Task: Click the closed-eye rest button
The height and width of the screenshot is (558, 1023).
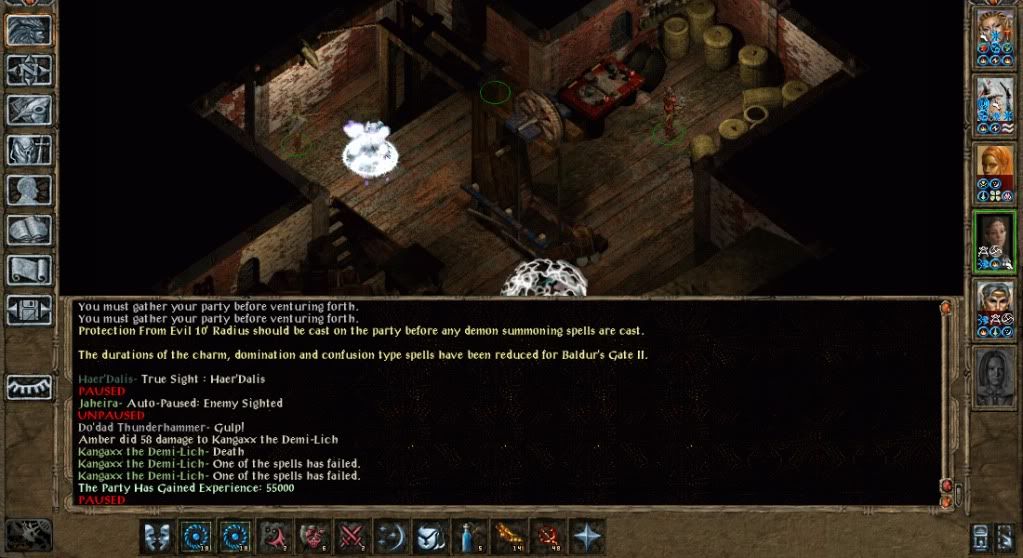Action: click(x=28, y=387)
